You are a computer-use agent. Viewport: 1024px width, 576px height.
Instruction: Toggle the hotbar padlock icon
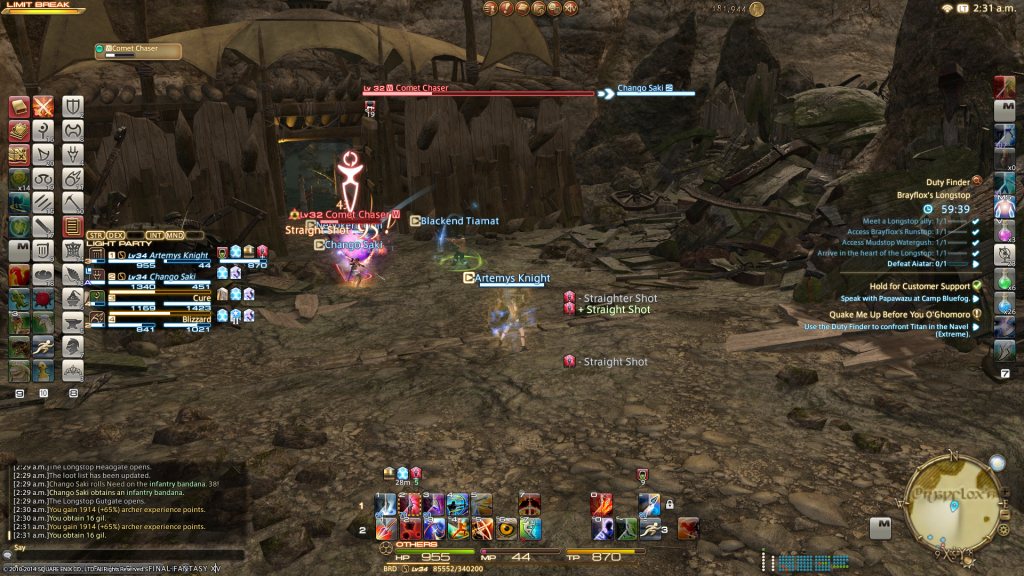point(669,504)
